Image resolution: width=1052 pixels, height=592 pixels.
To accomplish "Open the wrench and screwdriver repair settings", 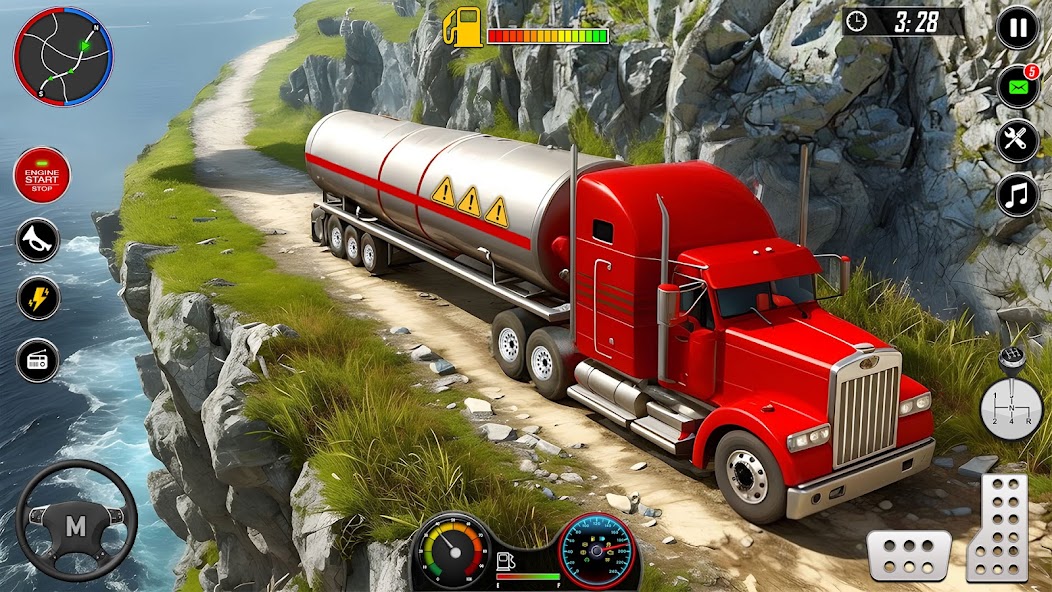I will click(x=1017, y=141).
